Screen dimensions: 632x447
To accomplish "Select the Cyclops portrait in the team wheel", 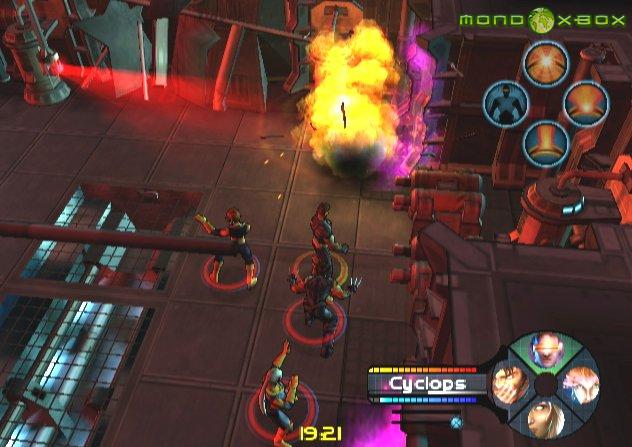I will pos(546,352).
